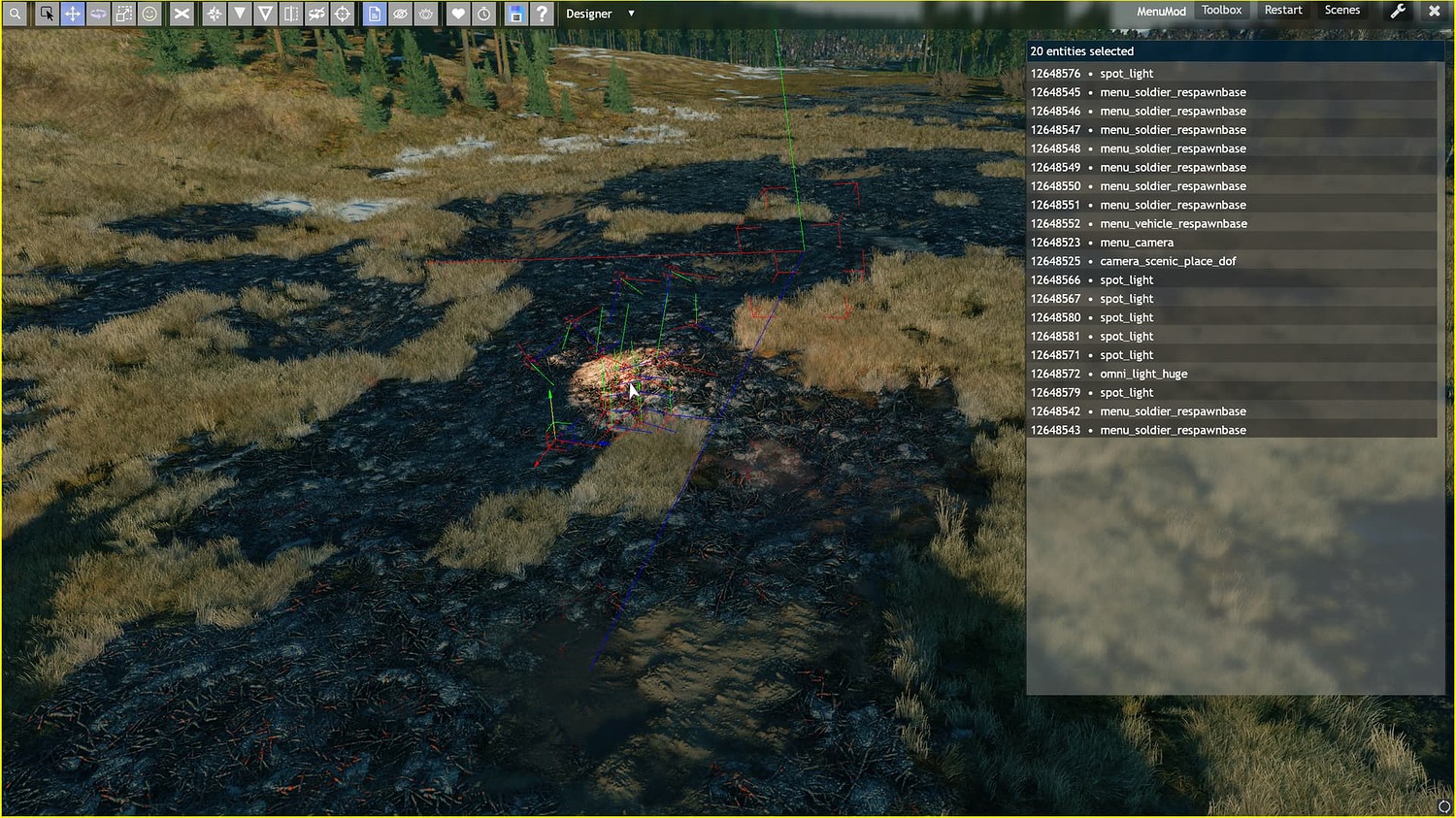Activate the cursor selection tool
This screenshot has width=1456, height=818.
47,14
